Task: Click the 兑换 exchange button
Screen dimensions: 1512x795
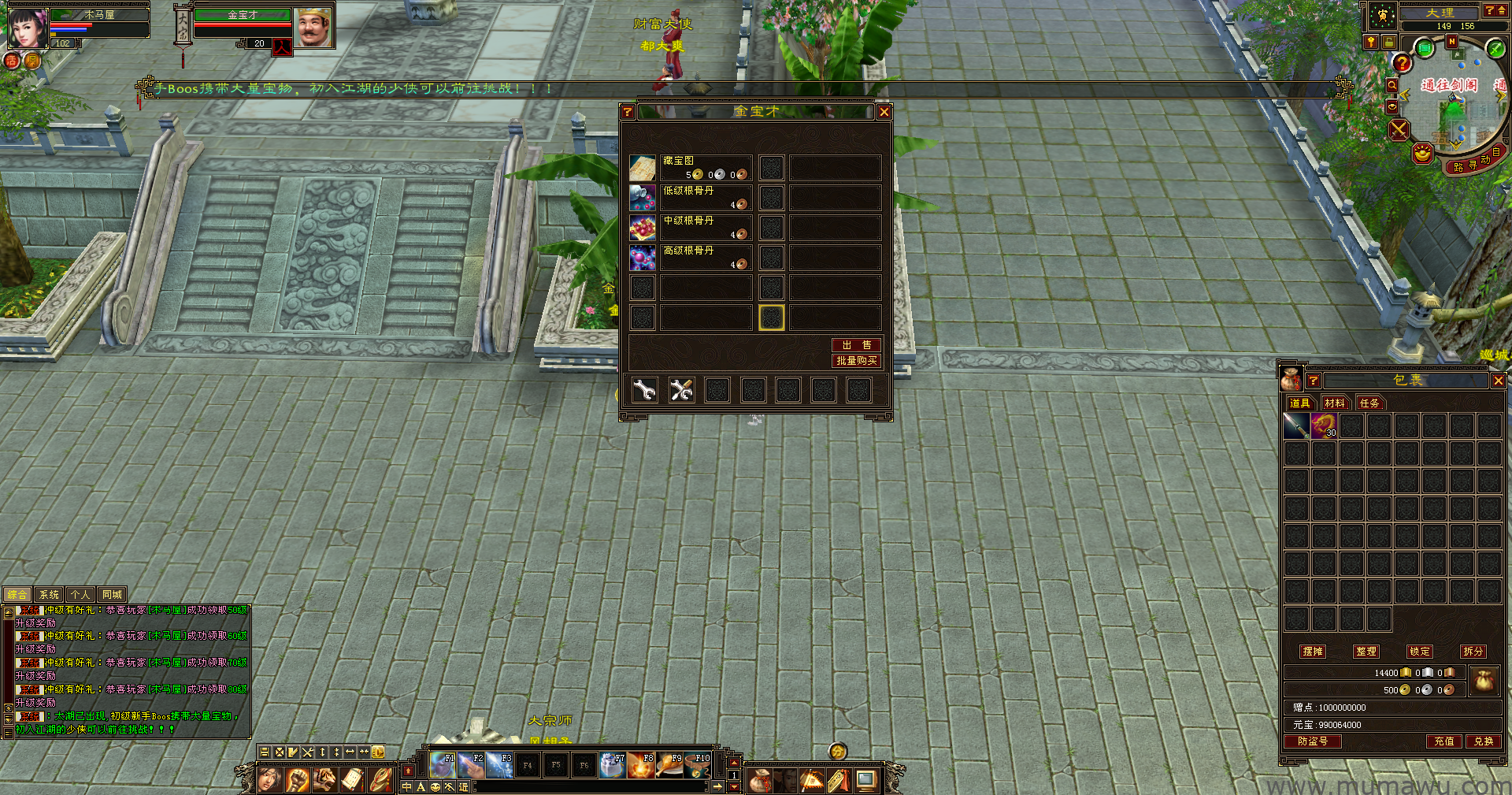Action: point(1484,741)
